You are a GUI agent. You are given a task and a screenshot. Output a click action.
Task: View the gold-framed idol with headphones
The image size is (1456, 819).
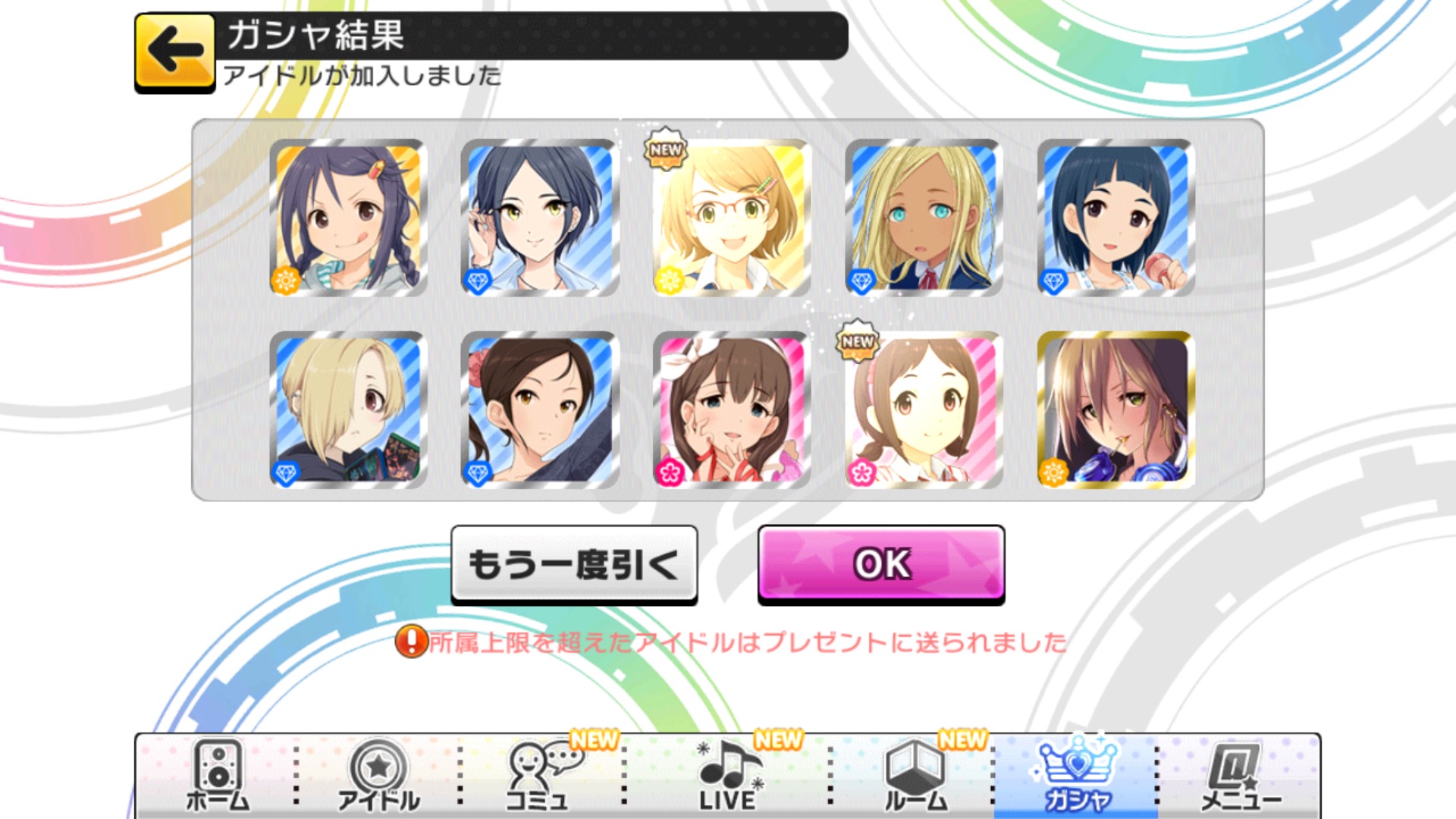[1116, 409]
